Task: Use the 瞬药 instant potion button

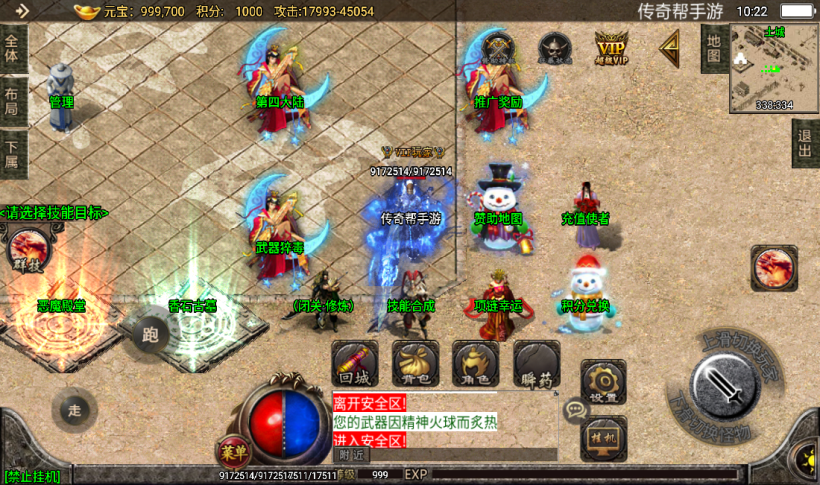Action: (536, 365)
